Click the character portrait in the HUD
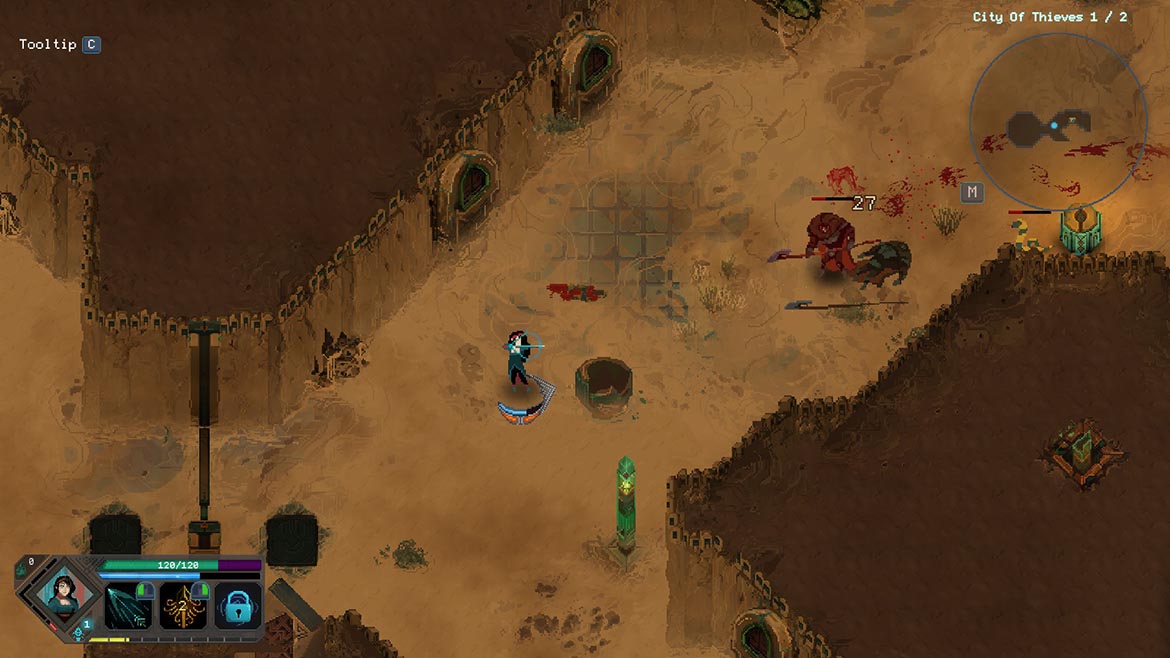Screen dimensions: 1170x658 coord(59,597)
